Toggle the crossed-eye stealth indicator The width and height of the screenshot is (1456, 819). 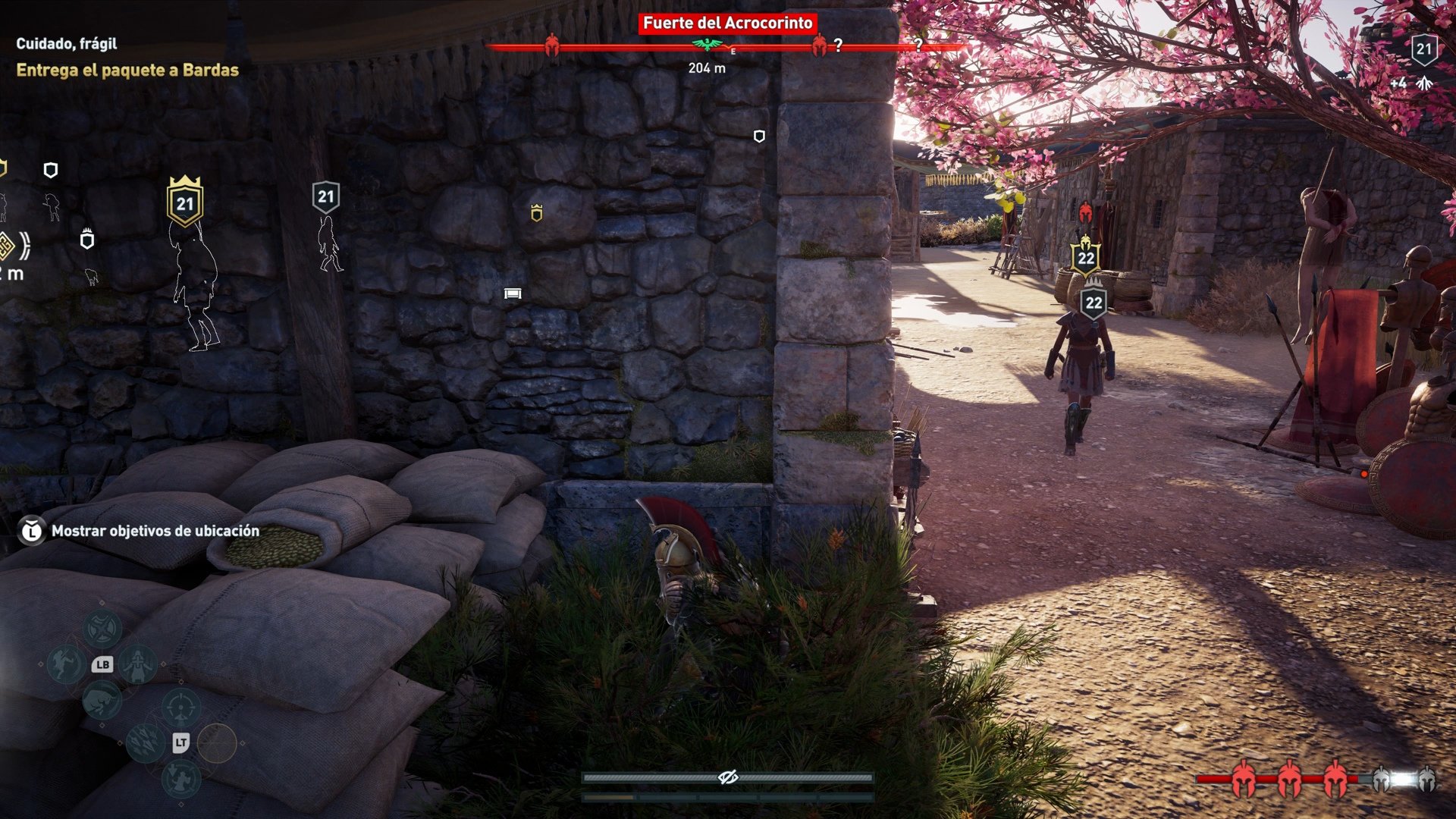[x=730, y=776]
